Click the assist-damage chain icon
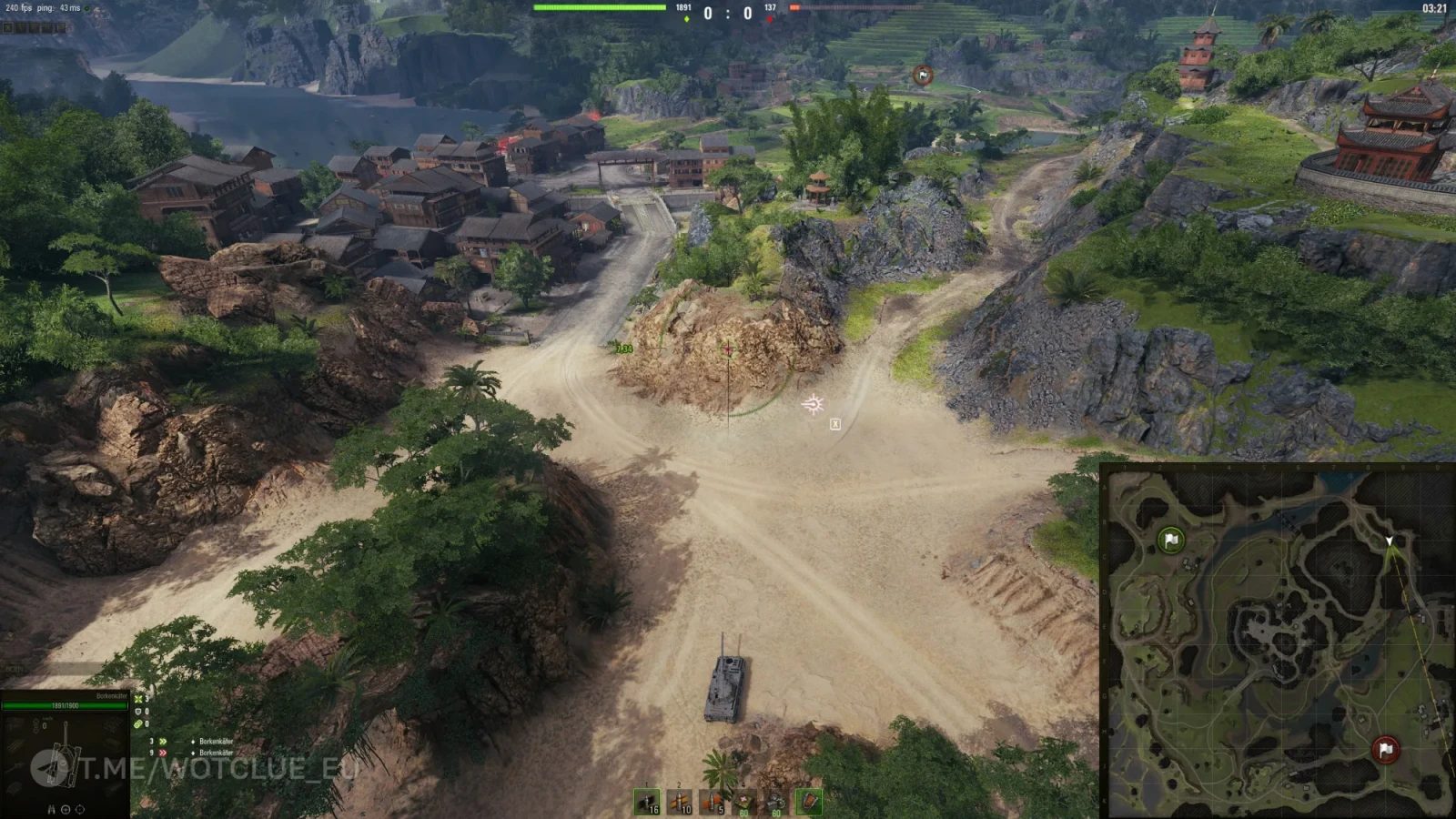This screenshot has height=819, width=1456. 137,724
